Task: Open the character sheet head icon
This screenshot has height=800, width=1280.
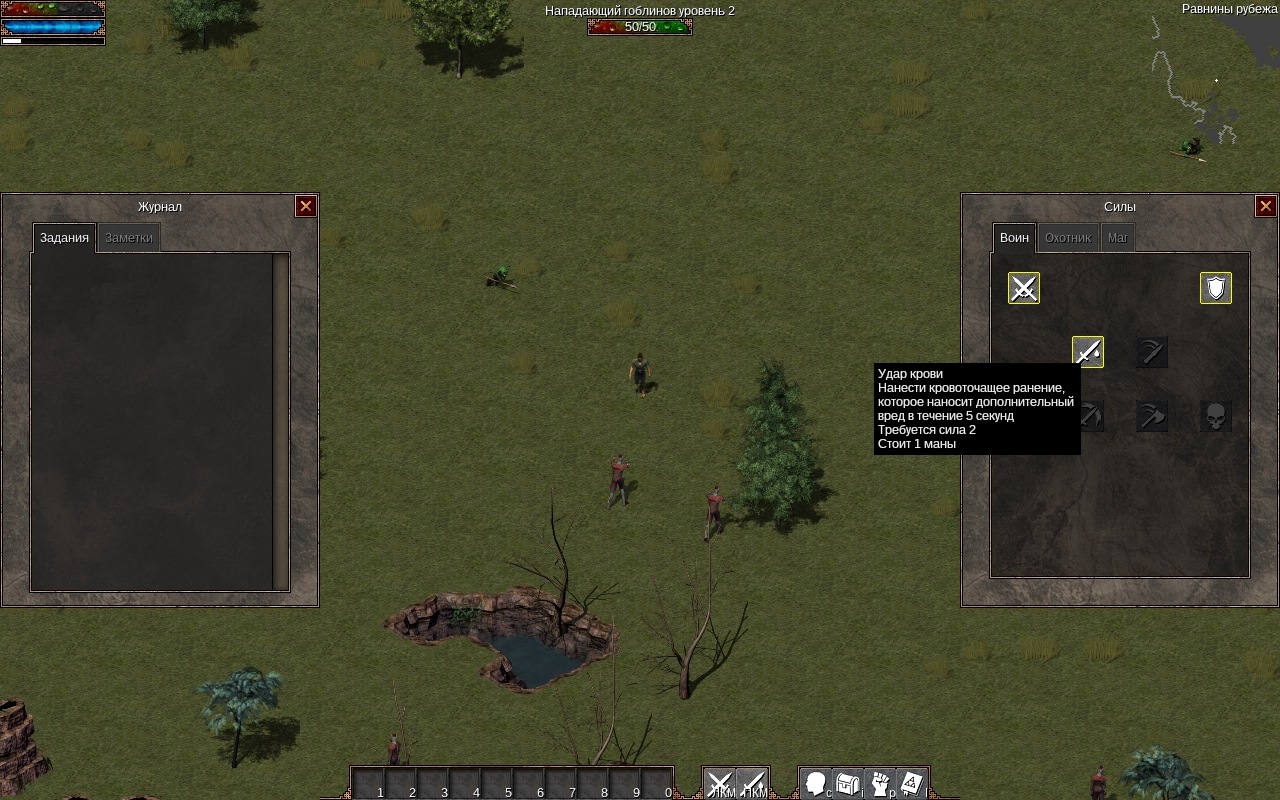Action: [816, 783]
